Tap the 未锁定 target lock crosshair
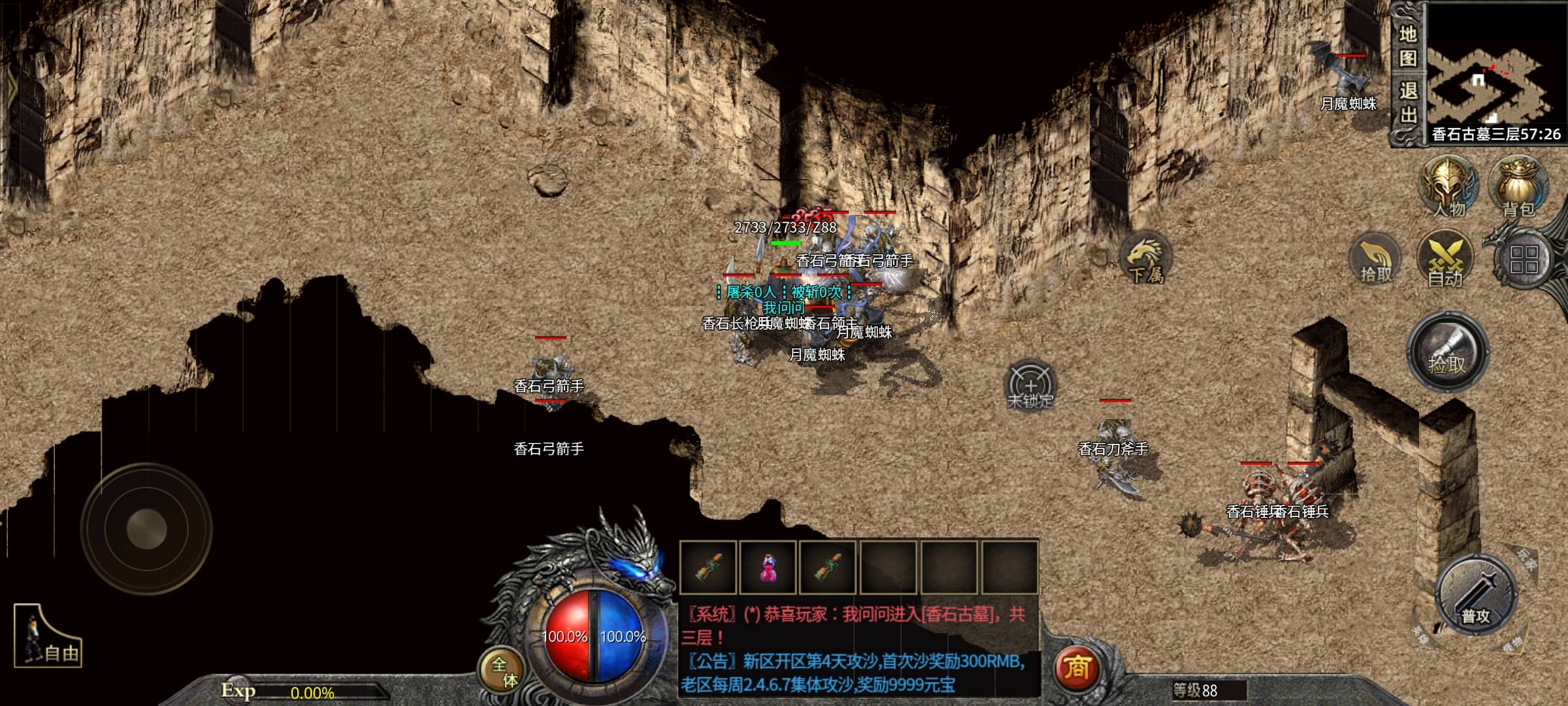Viewport: 1568px width, 706px height. (1030, 386)
